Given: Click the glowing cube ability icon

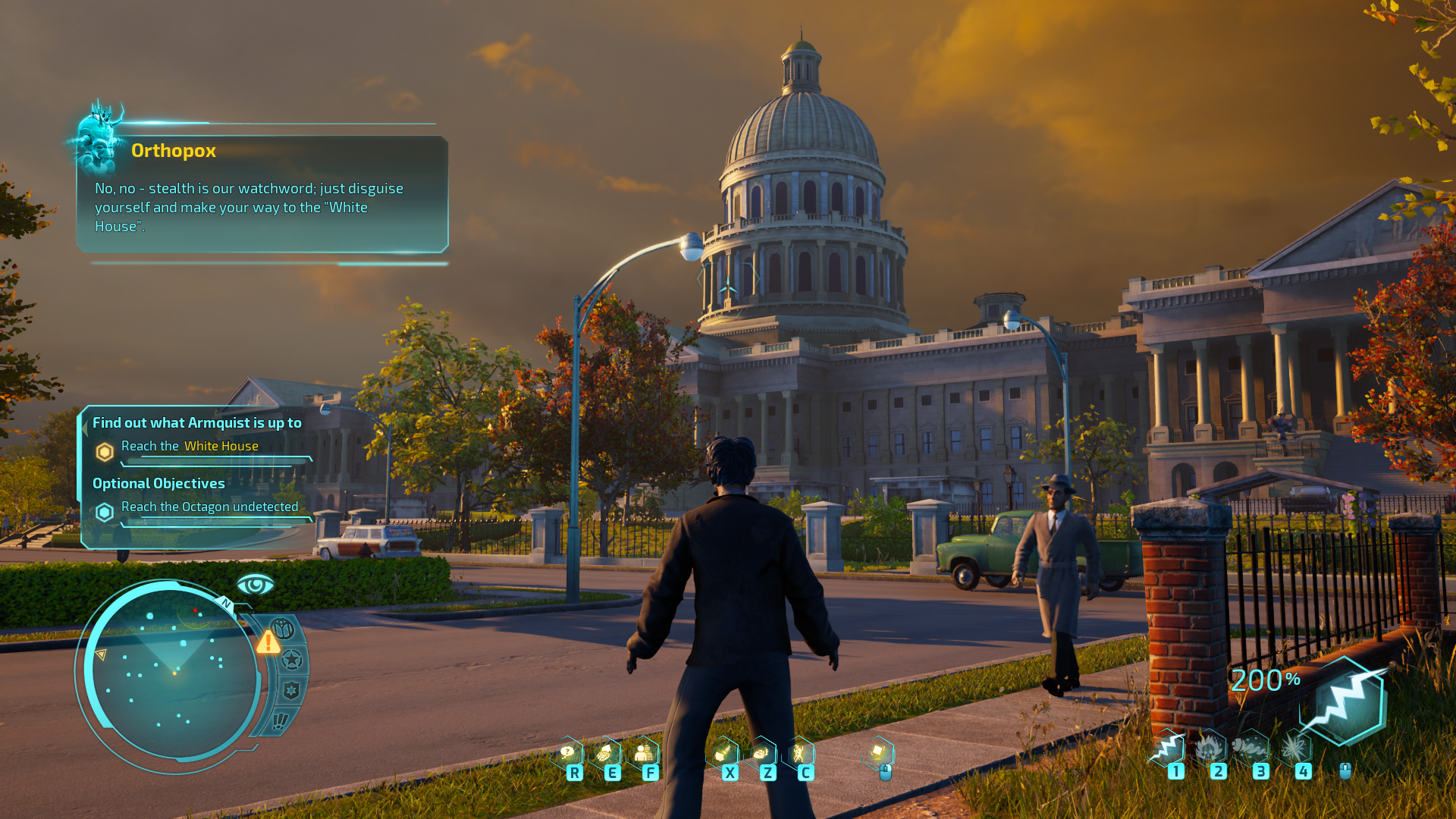Looking at the screenshot, I should tap(878, 752).
